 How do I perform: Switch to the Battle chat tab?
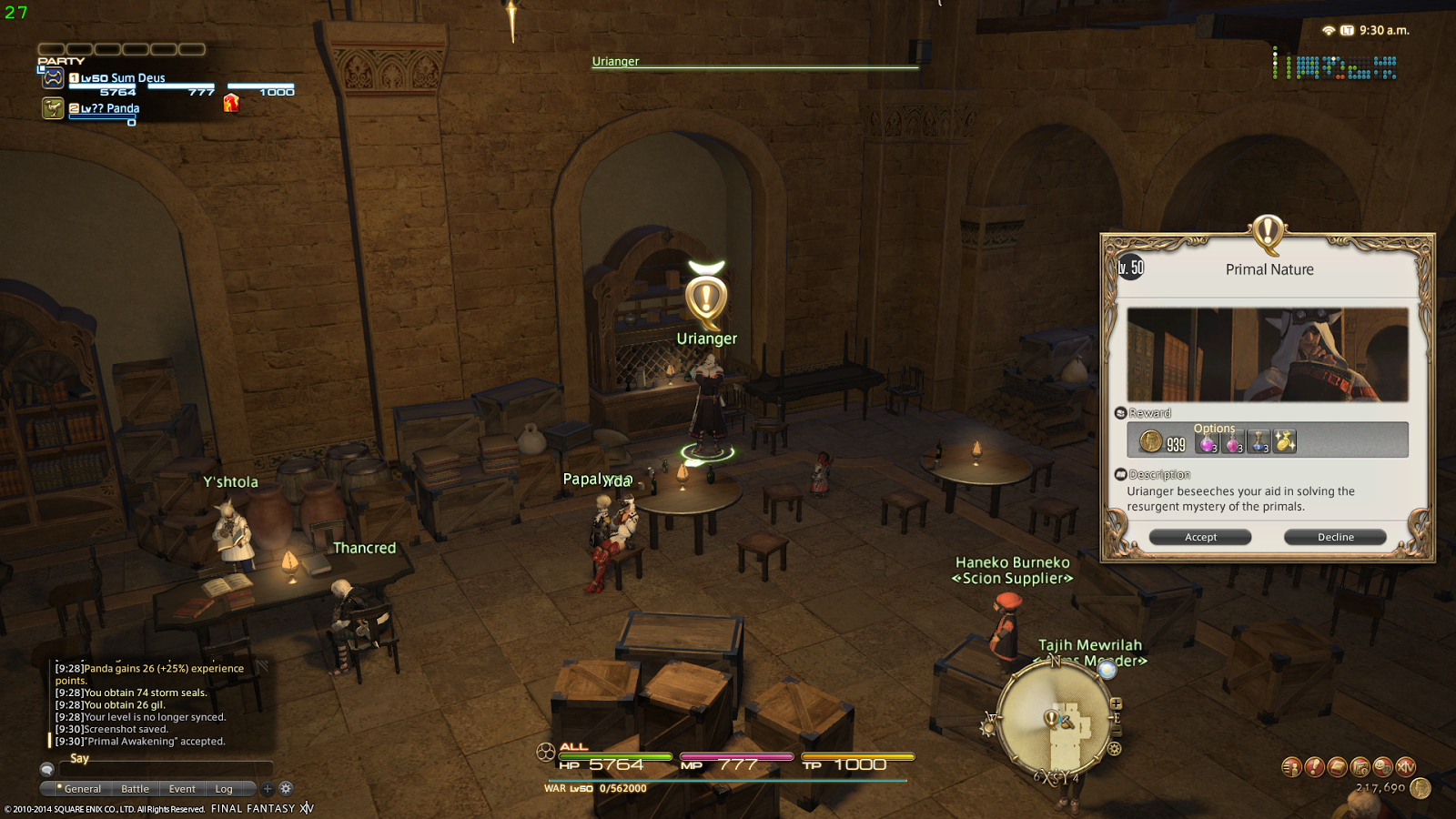[x=134, y=789]
